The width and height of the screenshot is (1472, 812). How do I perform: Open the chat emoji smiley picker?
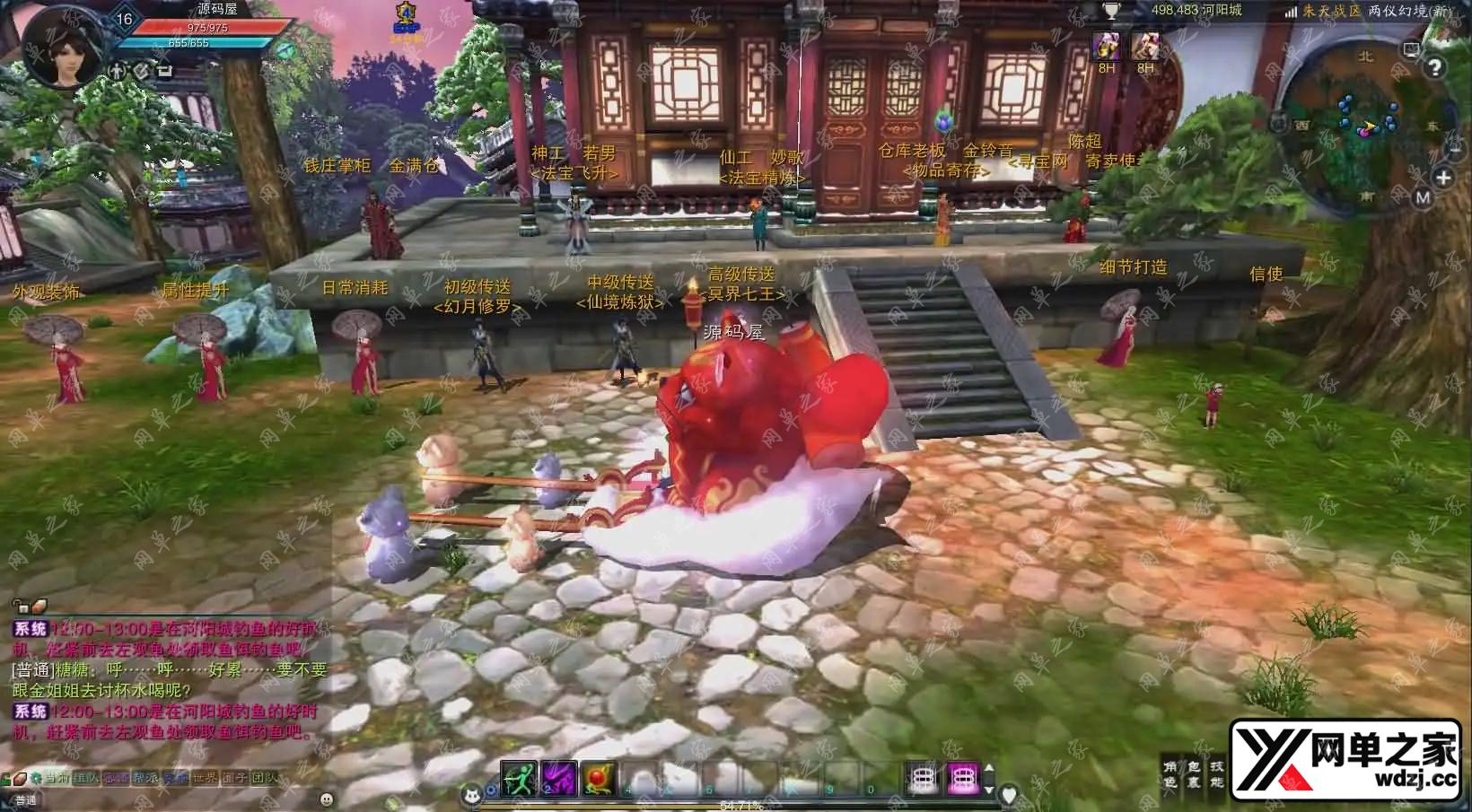[x=327, y=799]
